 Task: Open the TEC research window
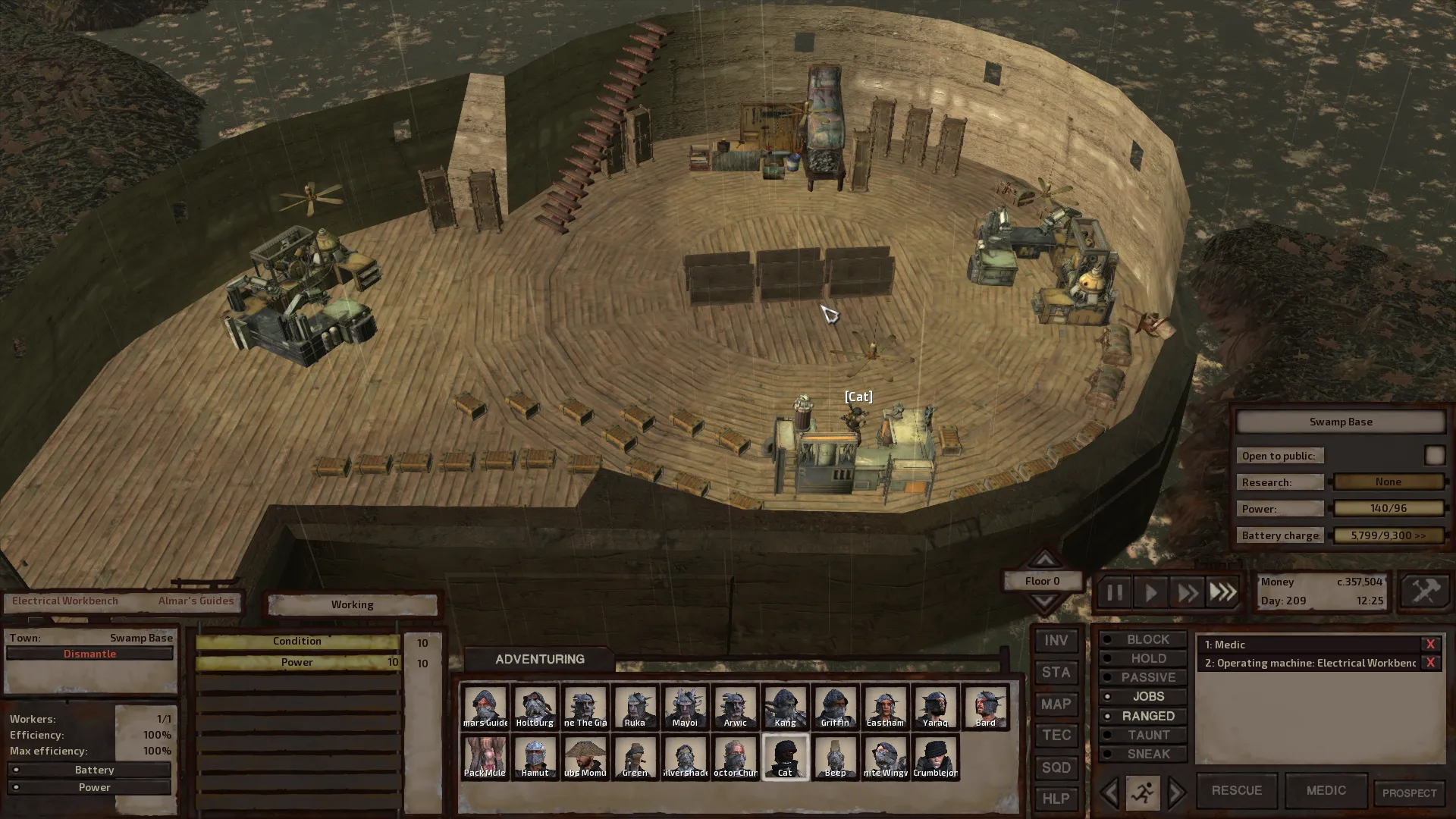[1056, 736]
